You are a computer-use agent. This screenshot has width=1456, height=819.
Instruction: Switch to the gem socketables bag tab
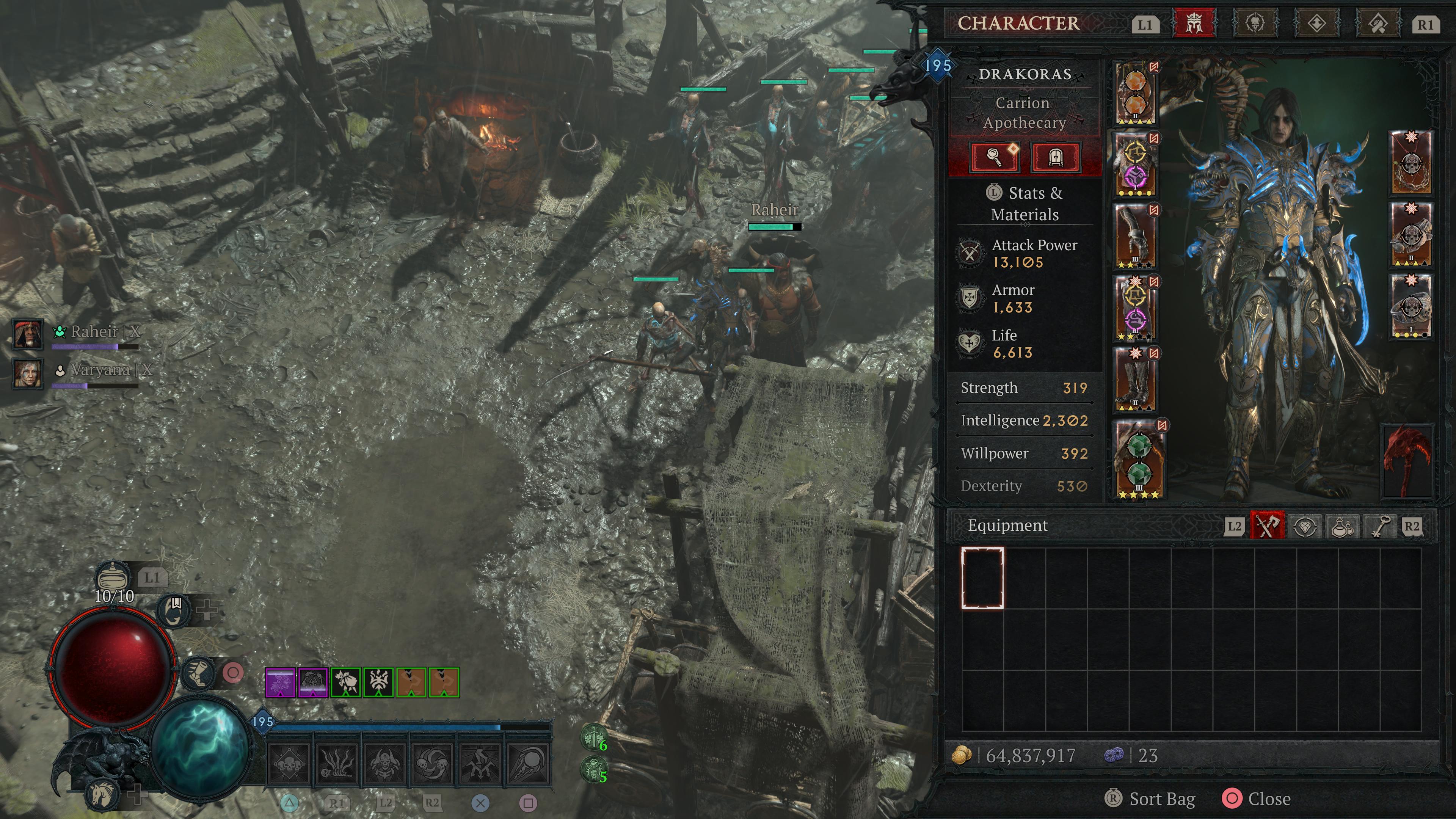click(1304, 526)
